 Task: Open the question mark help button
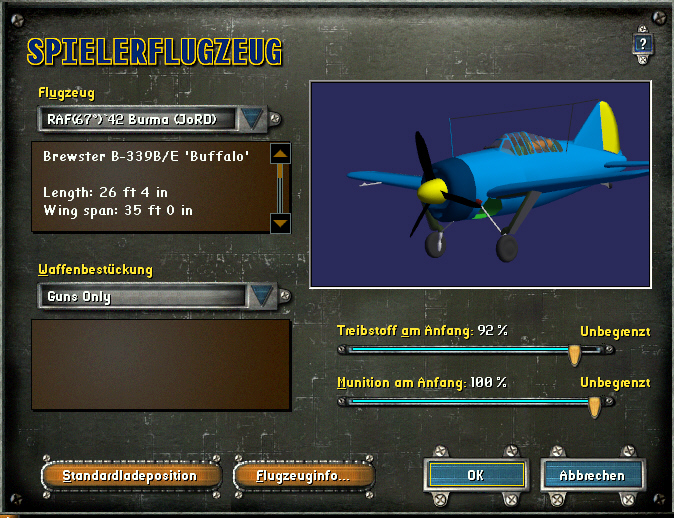click(643, 44)
